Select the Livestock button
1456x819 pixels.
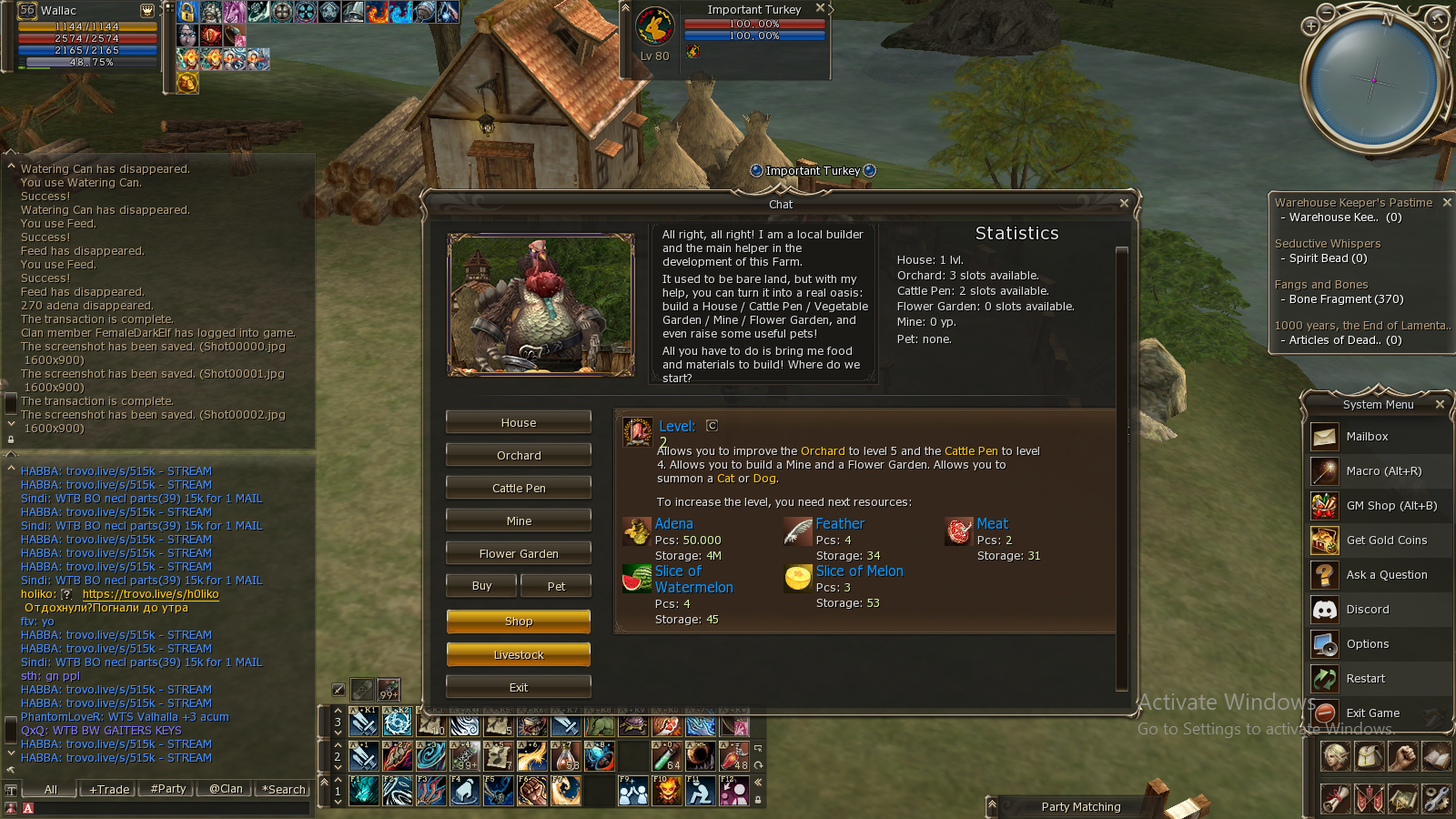pyautogui.click(x=518, y=654)
